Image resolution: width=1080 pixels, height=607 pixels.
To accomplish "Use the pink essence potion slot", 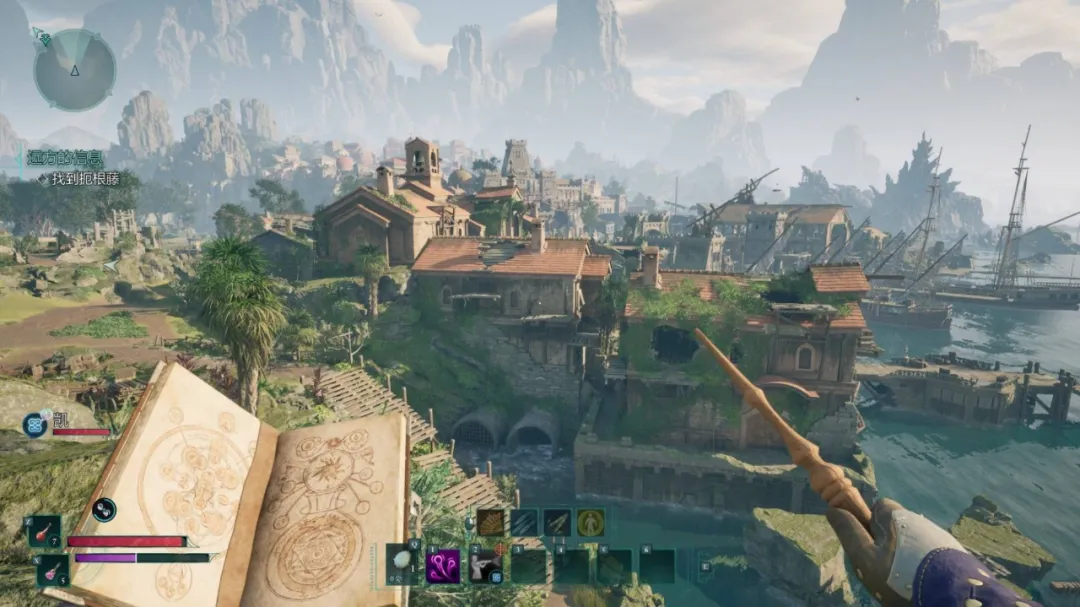I will point(52,571).
